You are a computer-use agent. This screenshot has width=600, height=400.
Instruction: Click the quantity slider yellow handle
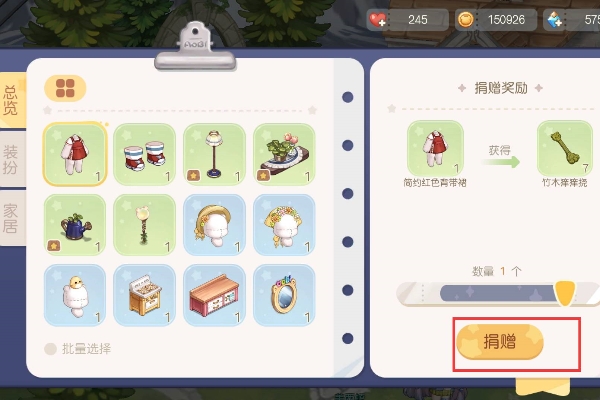(564, 292)
